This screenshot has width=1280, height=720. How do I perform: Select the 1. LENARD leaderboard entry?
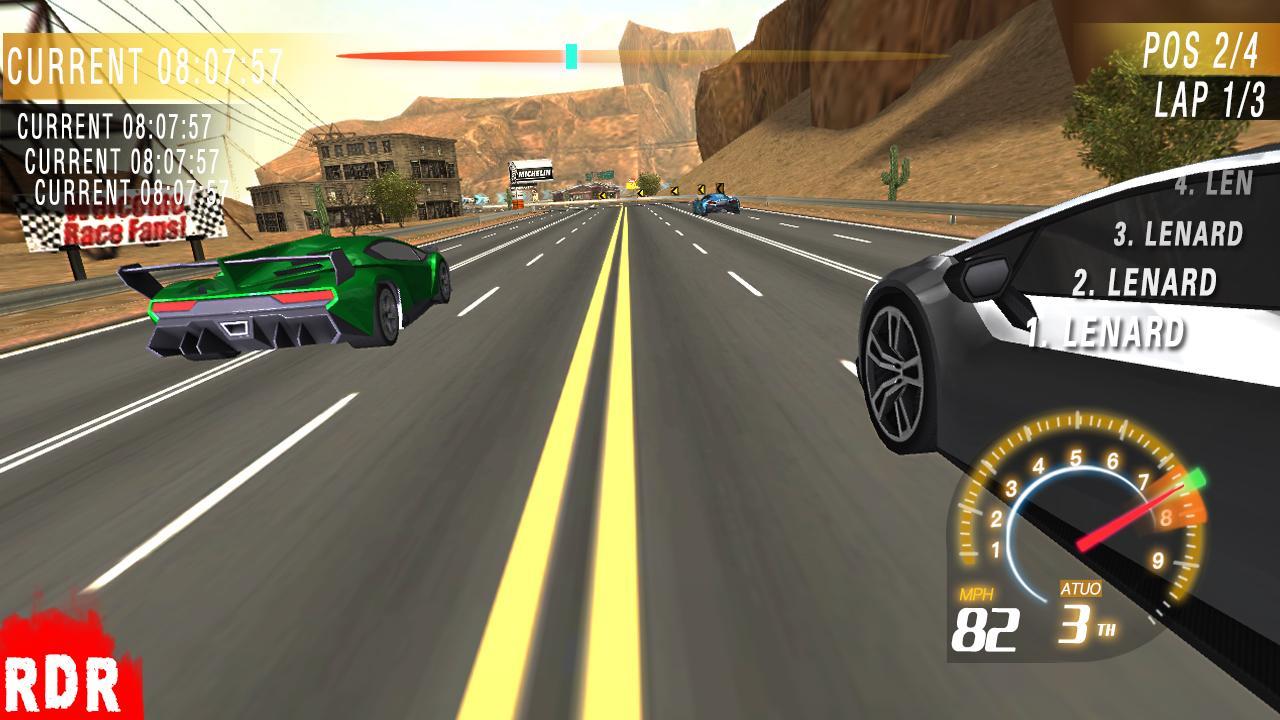(x=1106, y=328)
